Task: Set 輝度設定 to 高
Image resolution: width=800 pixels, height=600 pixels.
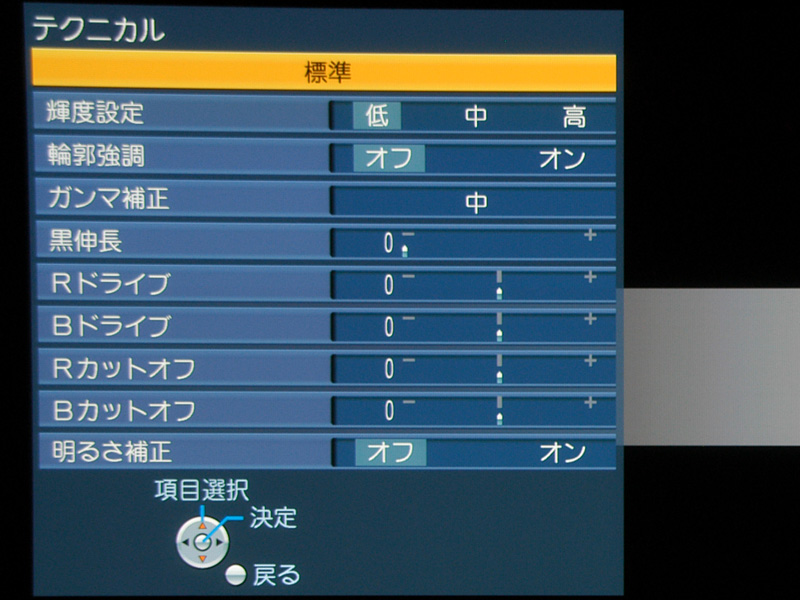Action: pyautogui.click(x=573, y=116)
